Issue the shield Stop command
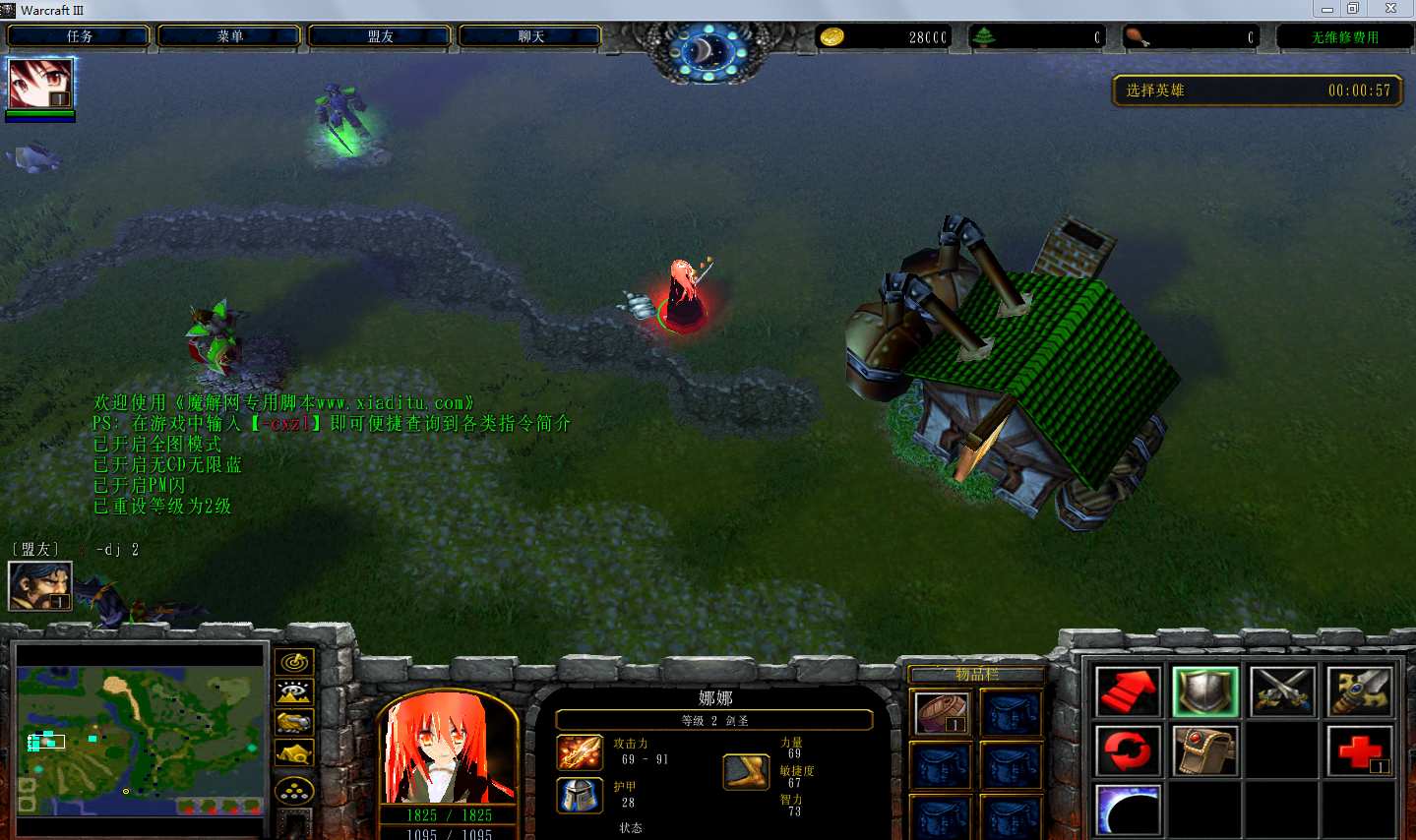 [x=1205, y=691]
